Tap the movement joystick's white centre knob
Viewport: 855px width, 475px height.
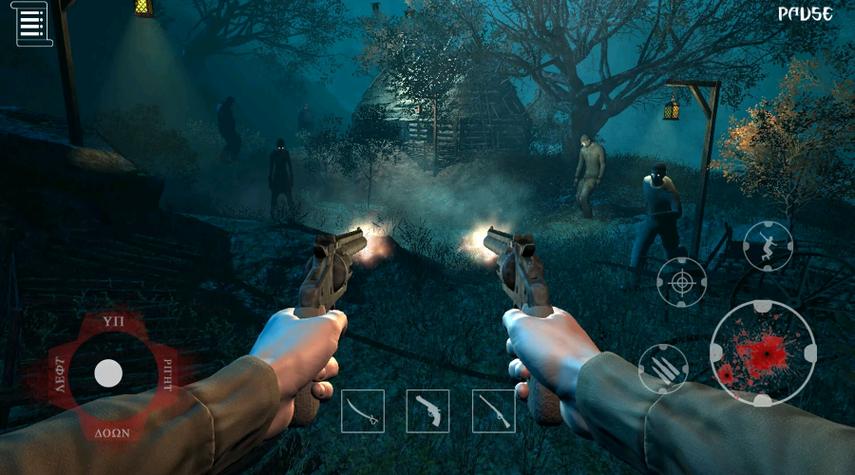108,374
